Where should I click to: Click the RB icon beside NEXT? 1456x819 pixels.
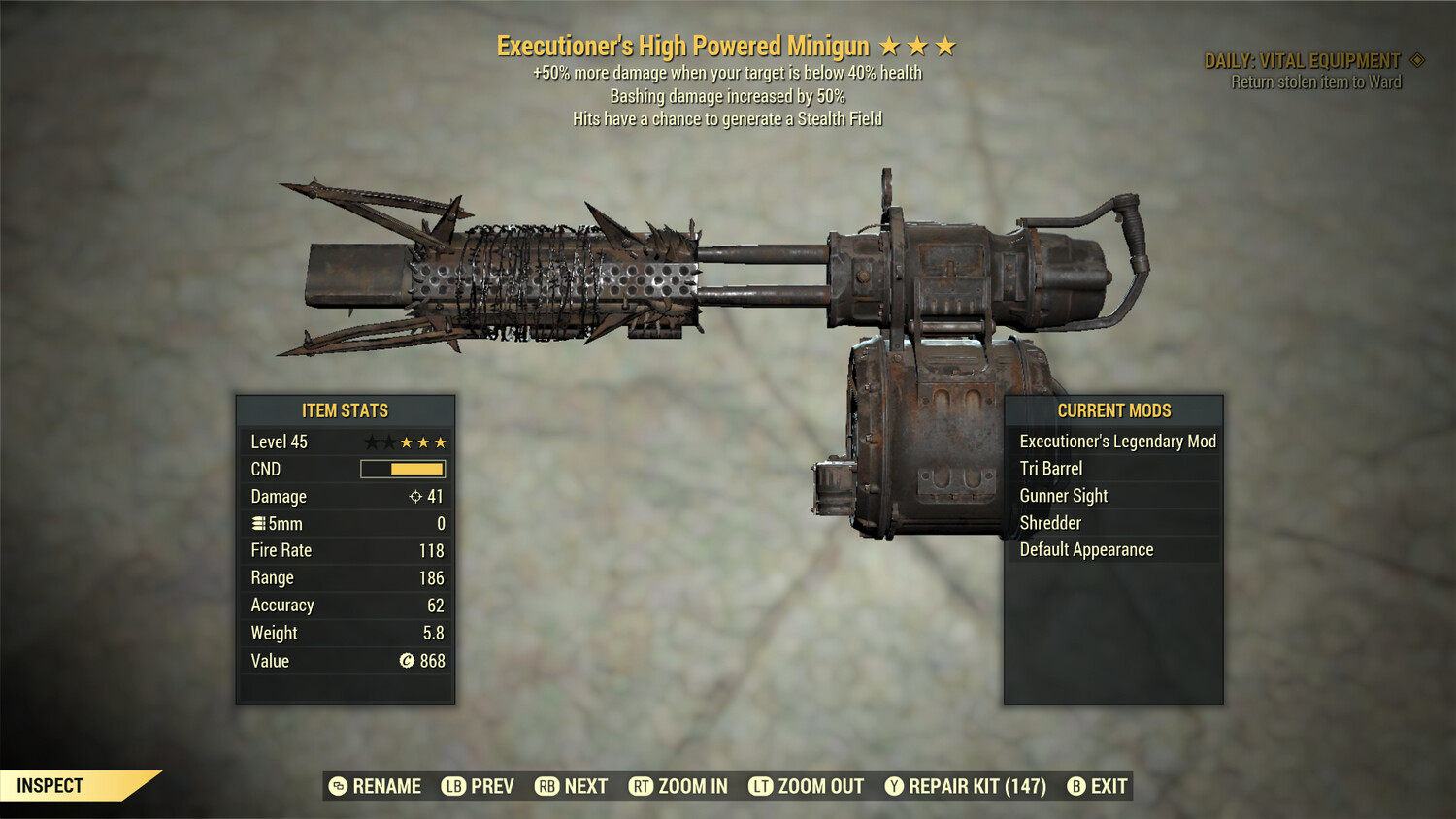(546, 786)
